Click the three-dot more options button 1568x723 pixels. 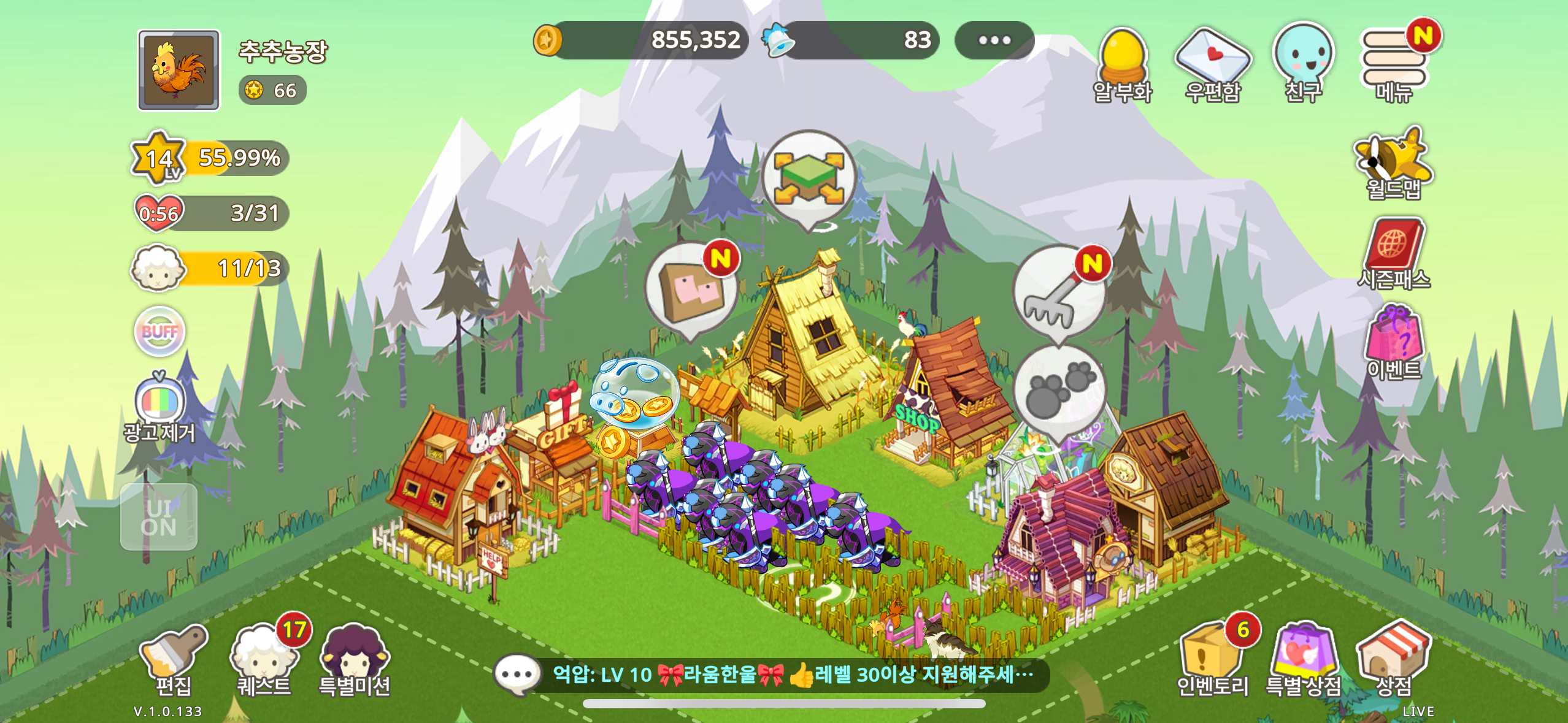click(994, 40)
